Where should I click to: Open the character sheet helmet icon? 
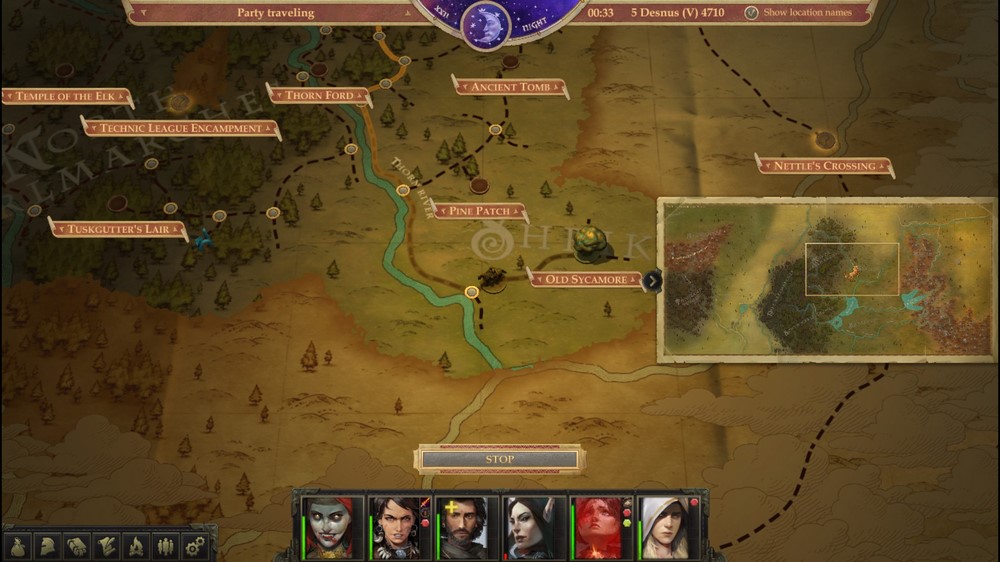point(47,546)
